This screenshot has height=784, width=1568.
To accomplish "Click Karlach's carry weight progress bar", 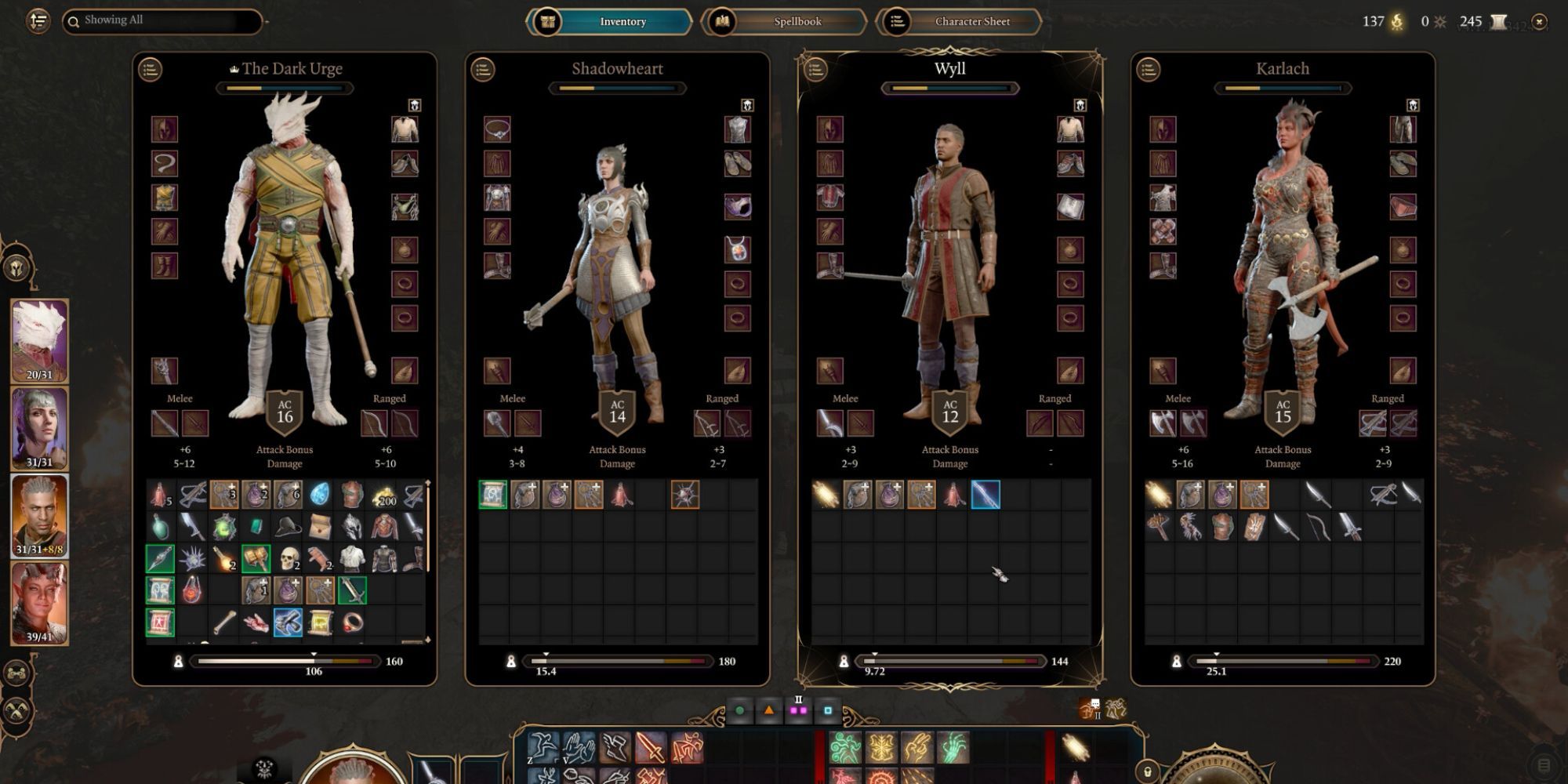I will coord(1282,662).
